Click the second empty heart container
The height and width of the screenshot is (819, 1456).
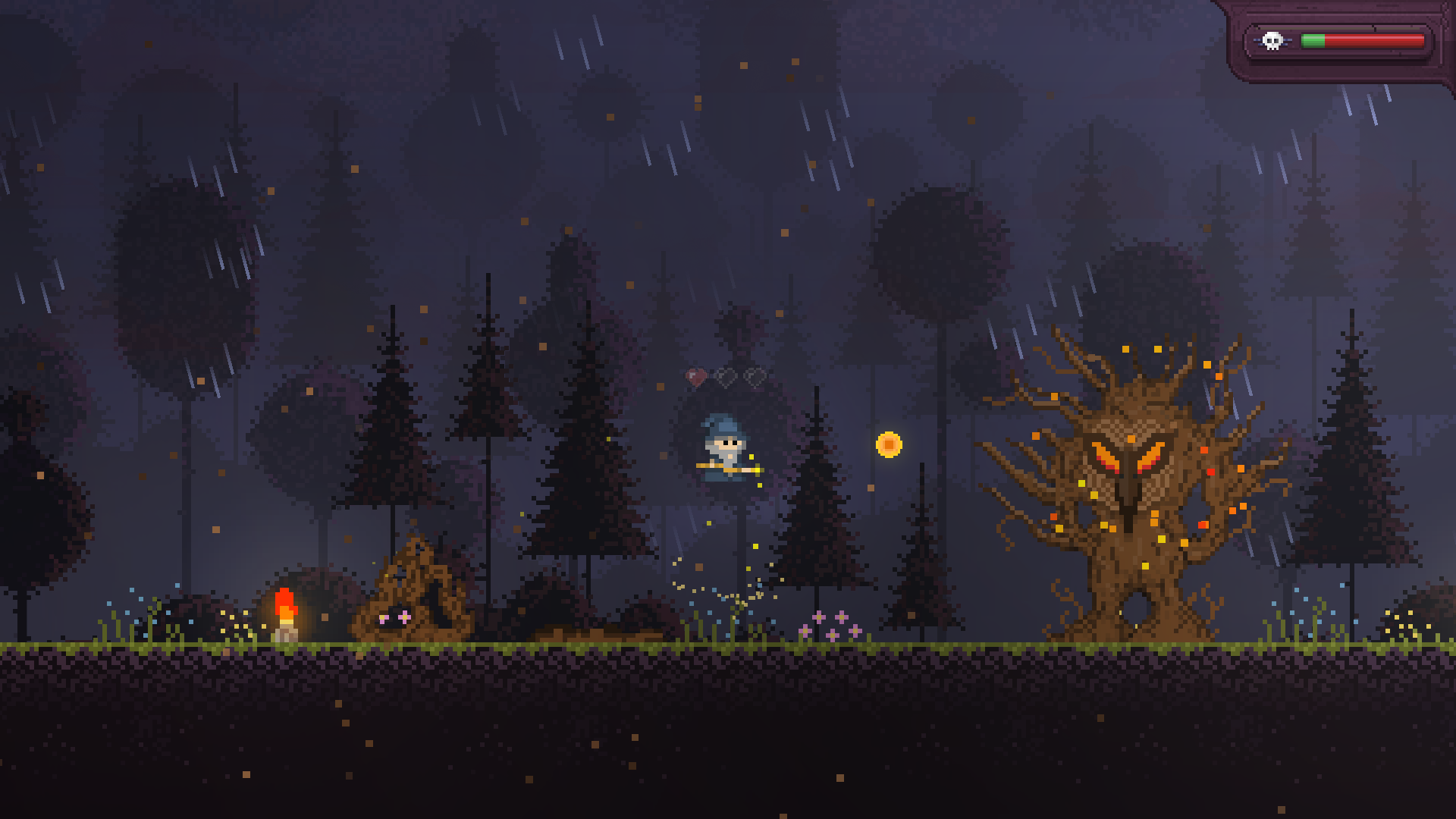point(752,377)
